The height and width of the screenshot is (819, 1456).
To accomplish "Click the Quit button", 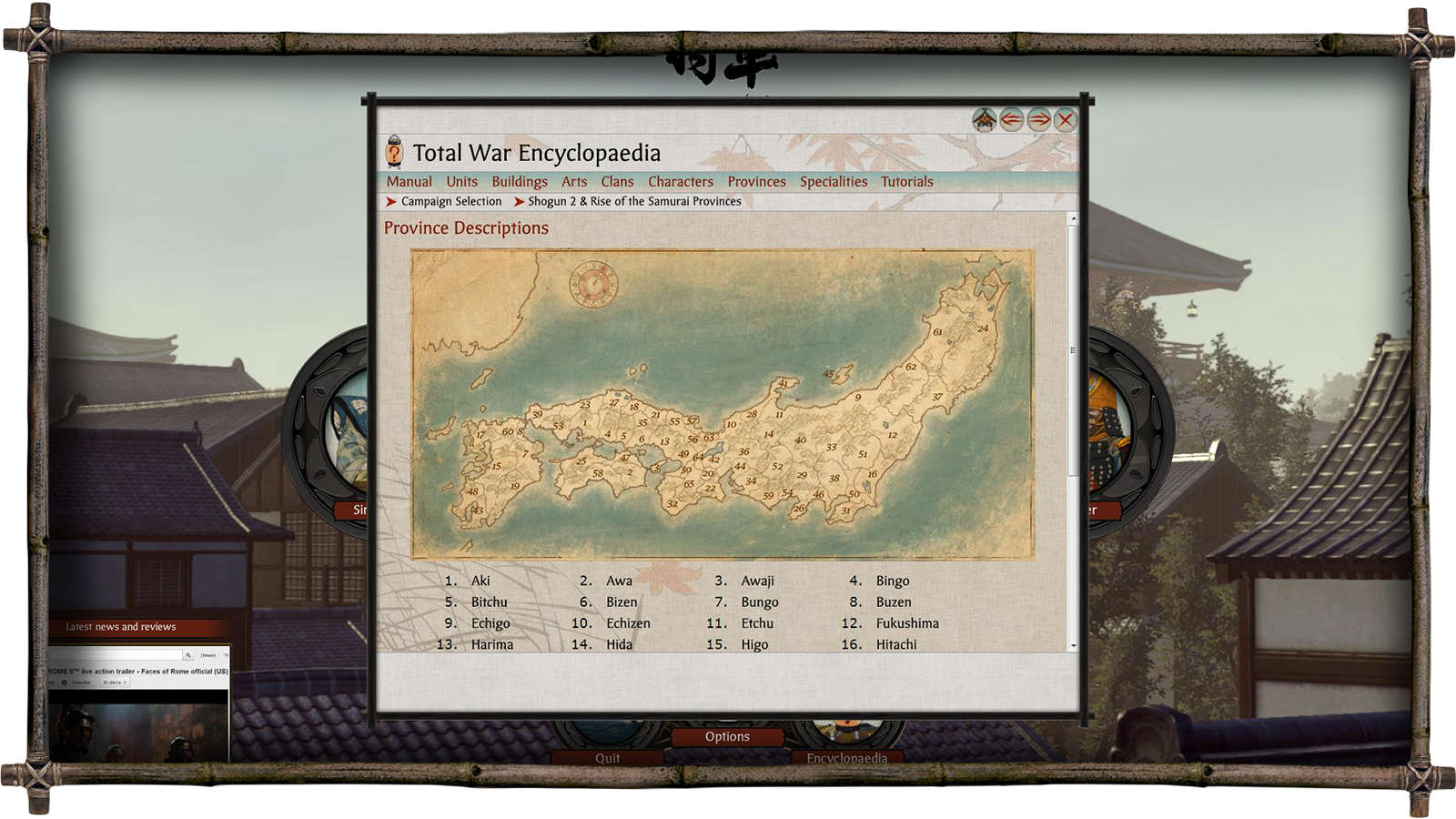I will pyautogui.click(x=607, y=758).
